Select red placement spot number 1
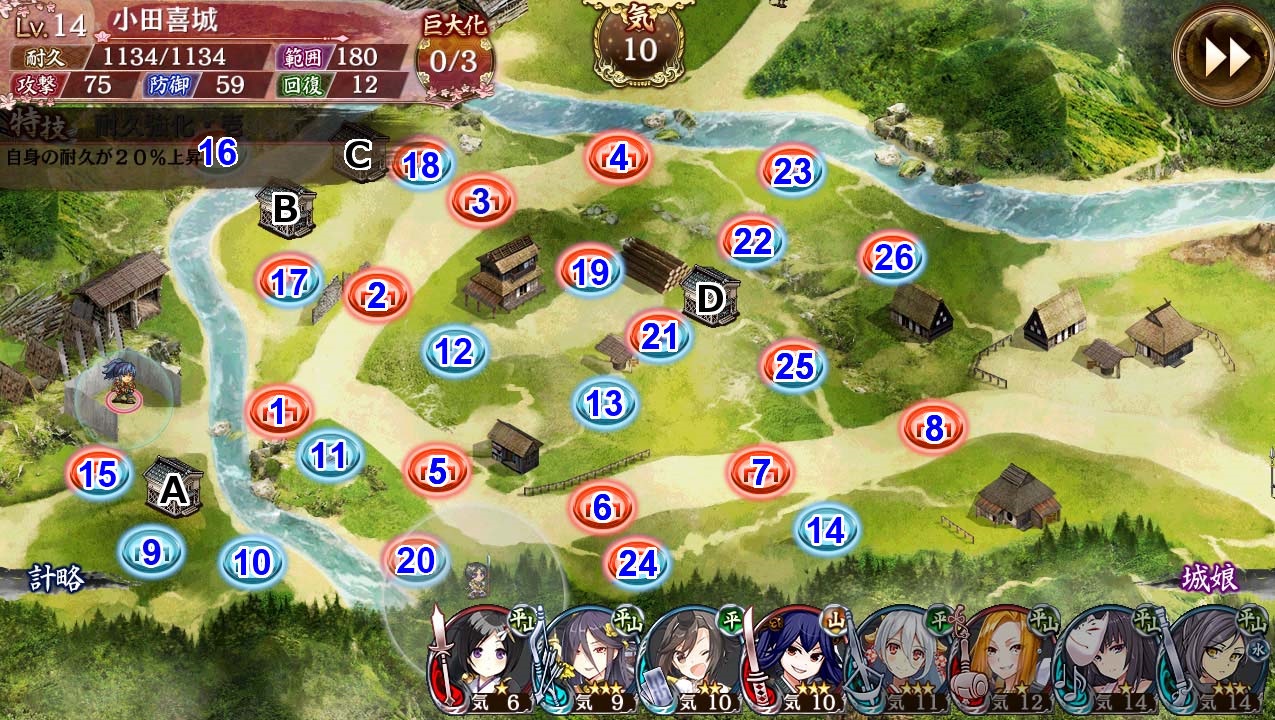 point(279,409)
